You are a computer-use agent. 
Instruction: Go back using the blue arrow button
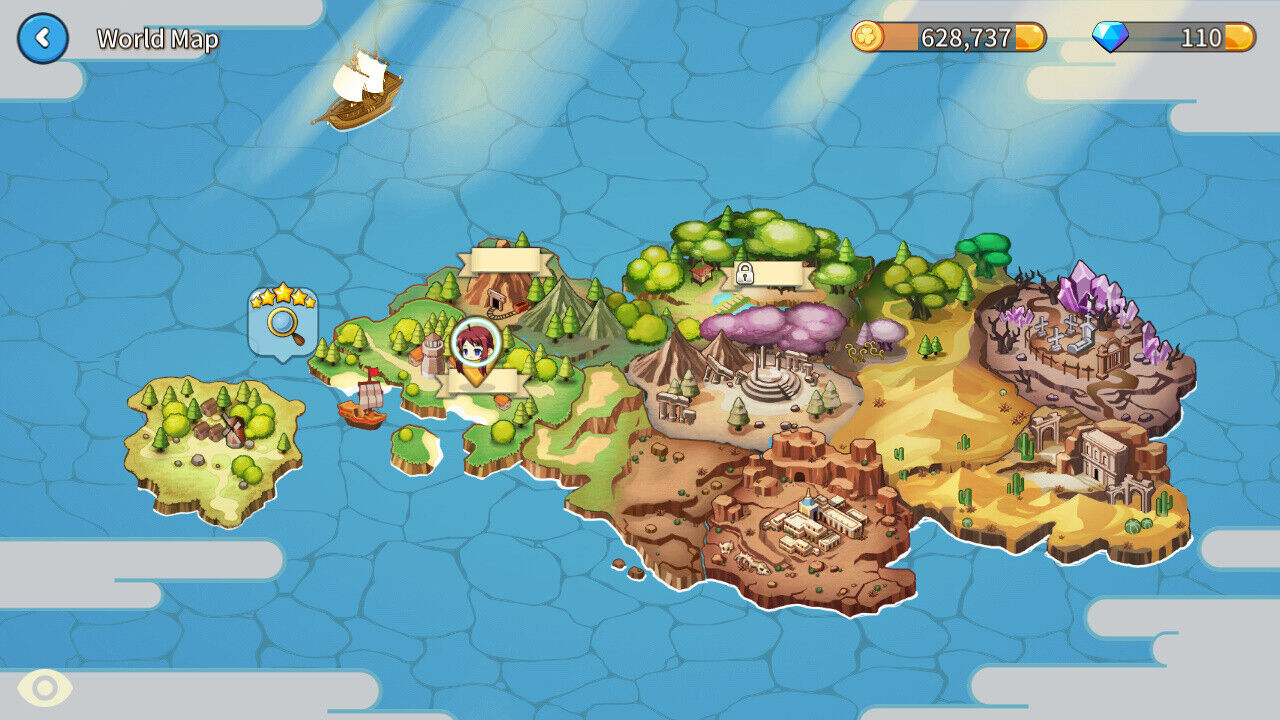(43, 39)
